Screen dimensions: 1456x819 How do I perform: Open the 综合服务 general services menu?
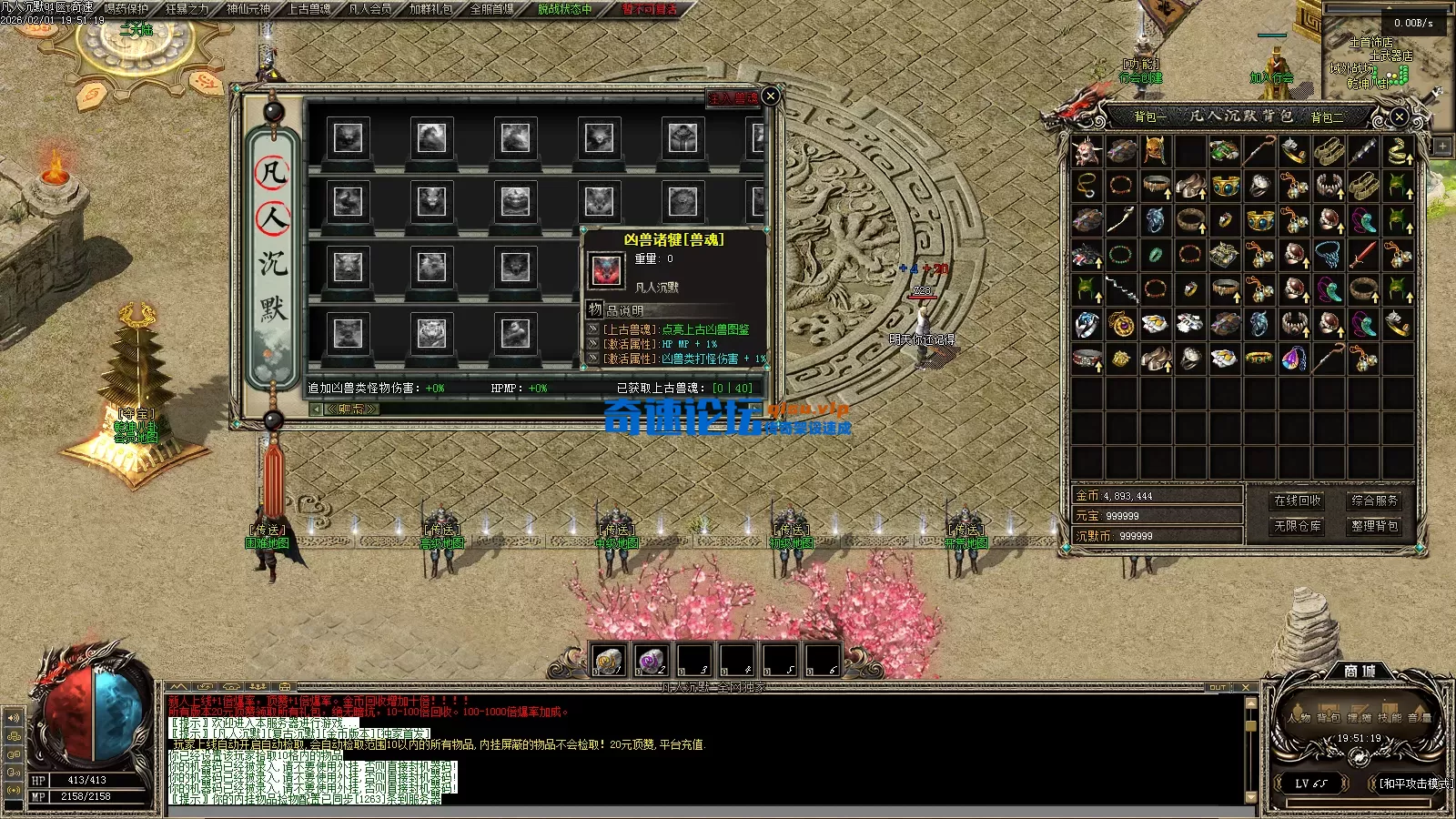coord(1374,500)
